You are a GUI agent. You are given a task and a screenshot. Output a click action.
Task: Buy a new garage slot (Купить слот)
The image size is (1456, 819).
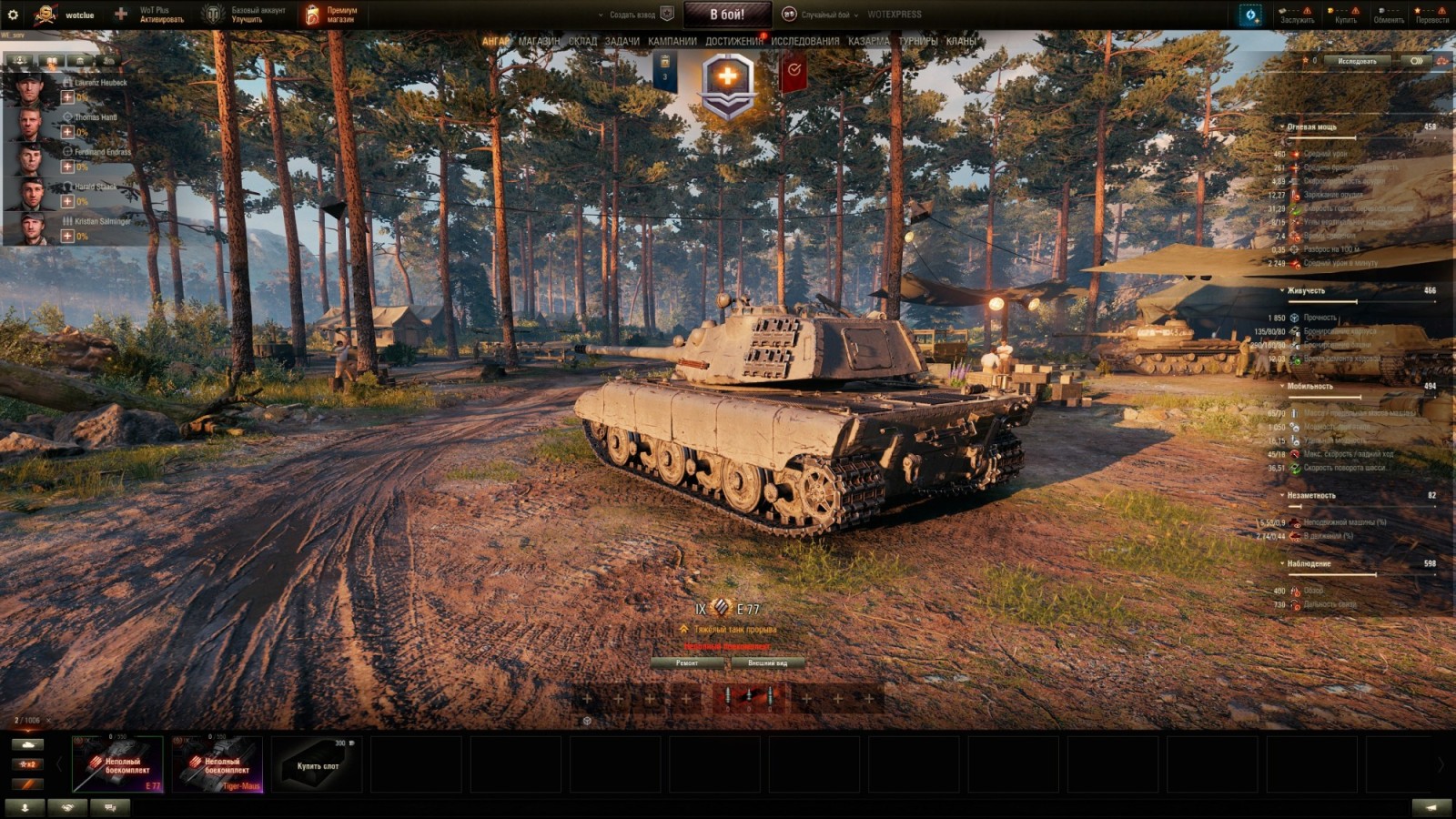point(318,764)
